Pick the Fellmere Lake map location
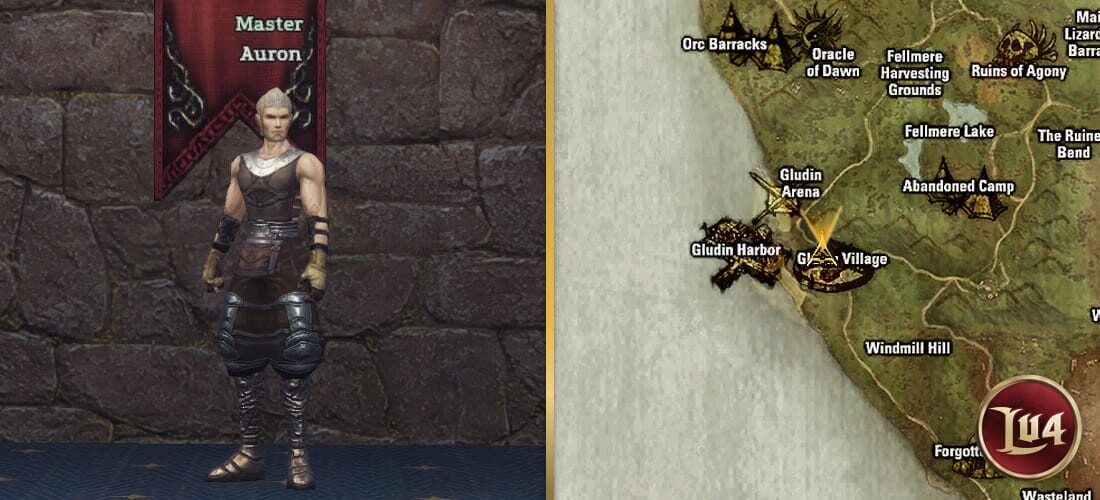Screen dimensions: 1100x500 click(x=948, y=131)
